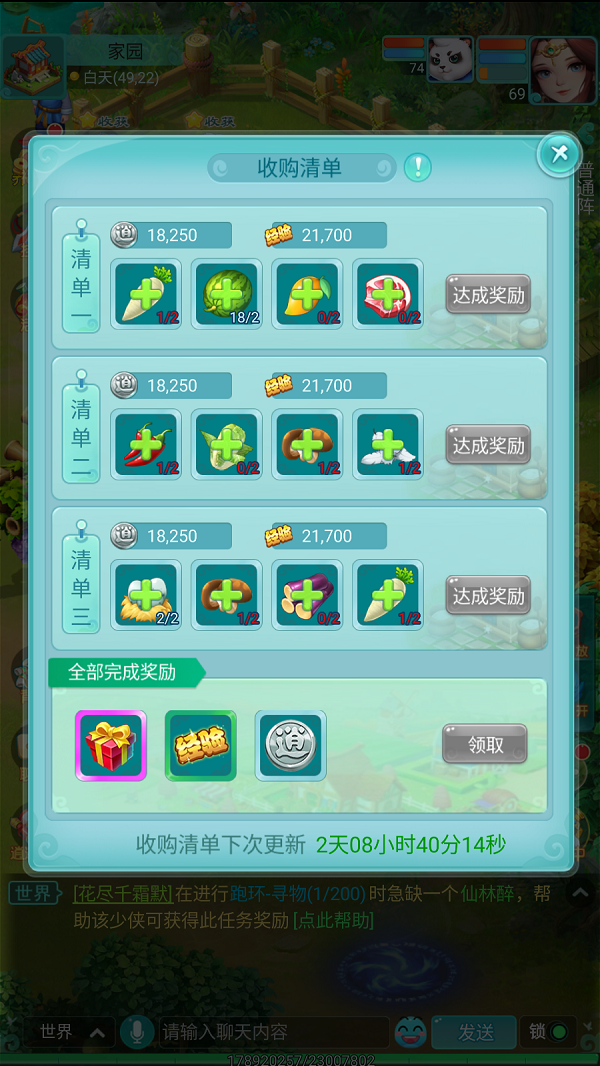Click 达成奖励 button for 清单二

[x=488, y=445]
